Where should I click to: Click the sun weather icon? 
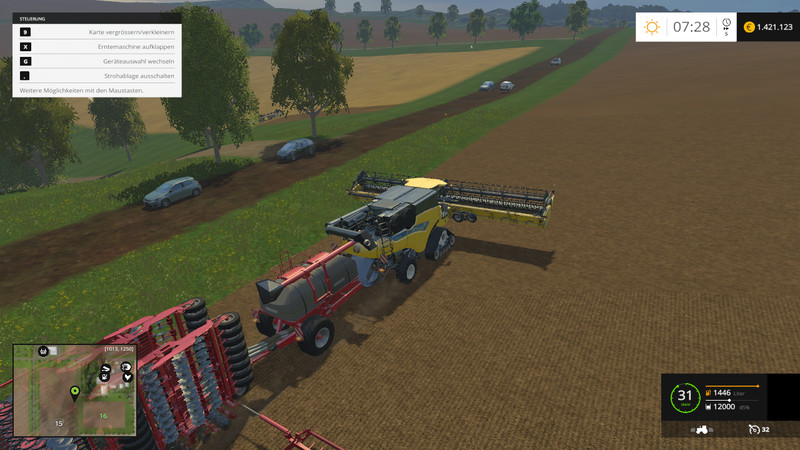point(652,27)
